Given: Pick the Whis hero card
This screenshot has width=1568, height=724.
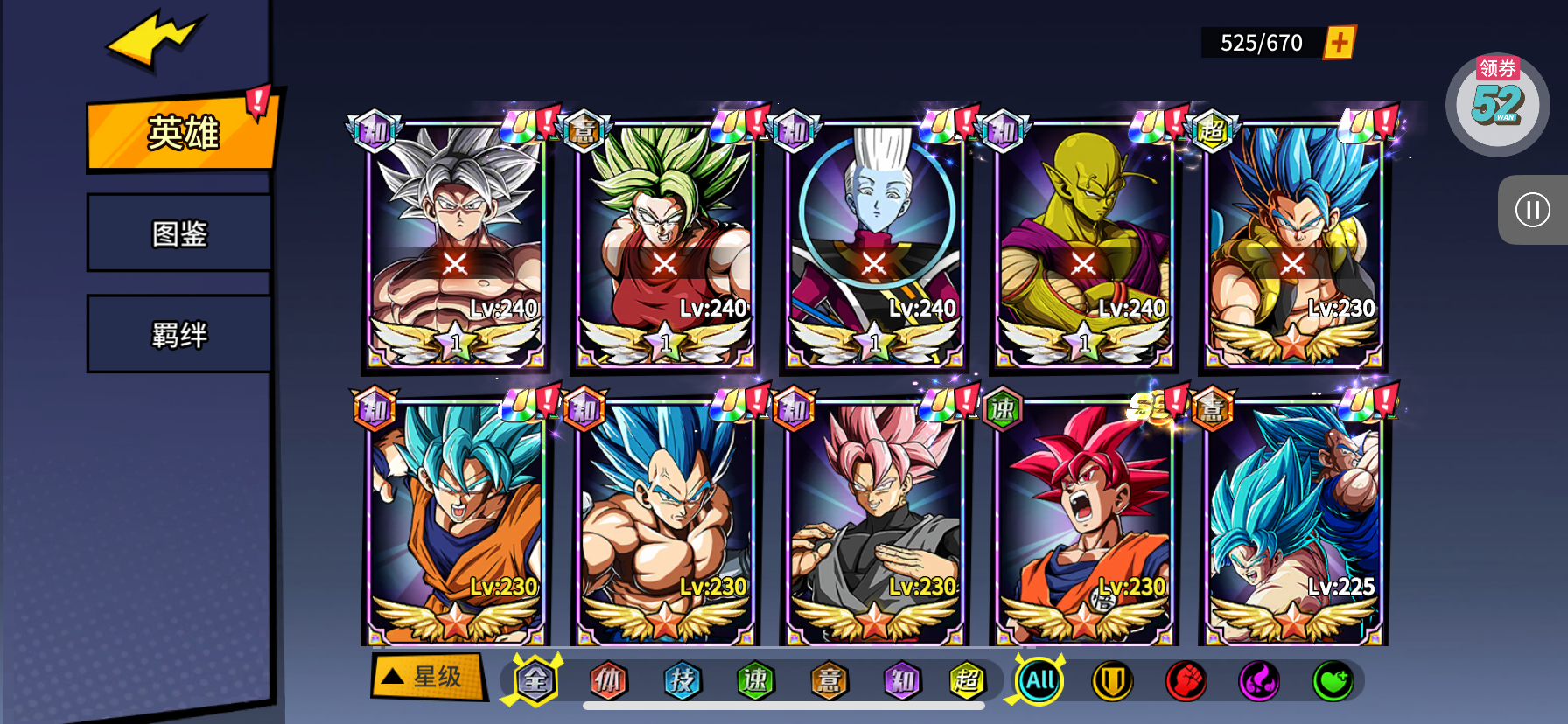Looking at the screenshot, I should tap(873, 247).
